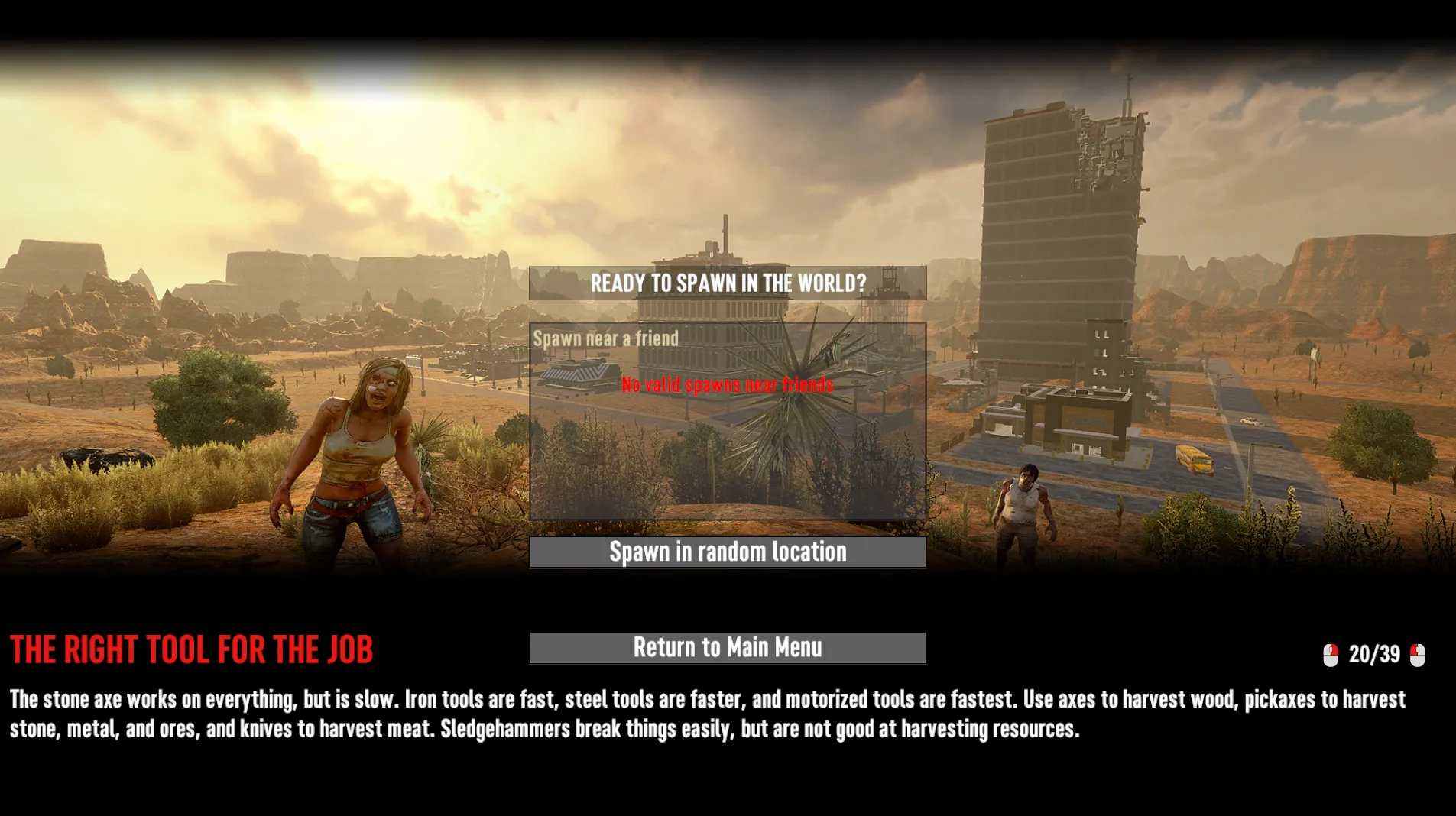Click the red "No valid spawns near friends" message
Screen dimensions: 1456x816
point(726,384)
